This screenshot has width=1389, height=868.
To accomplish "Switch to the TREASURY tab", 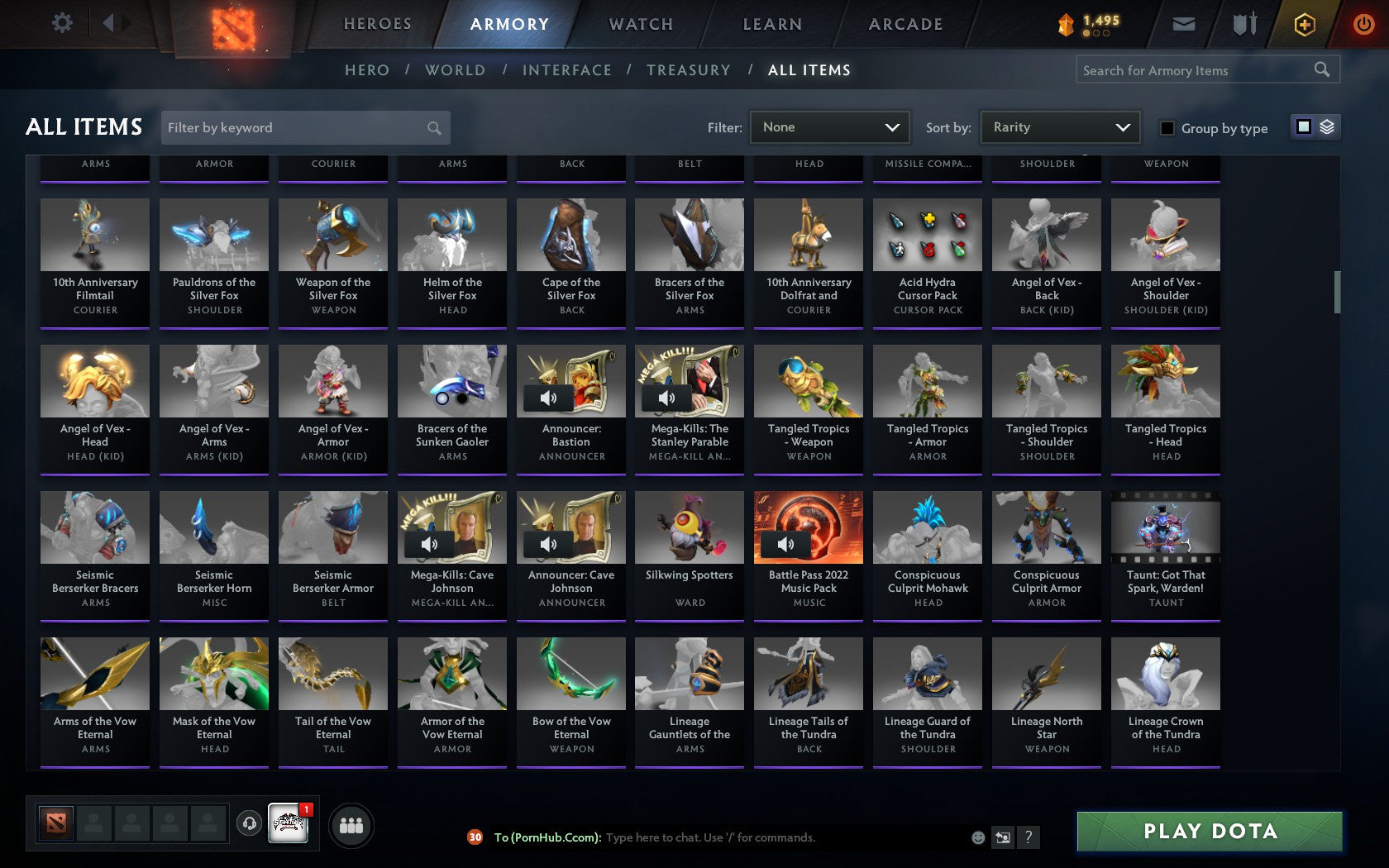I will tap(688, 70).
